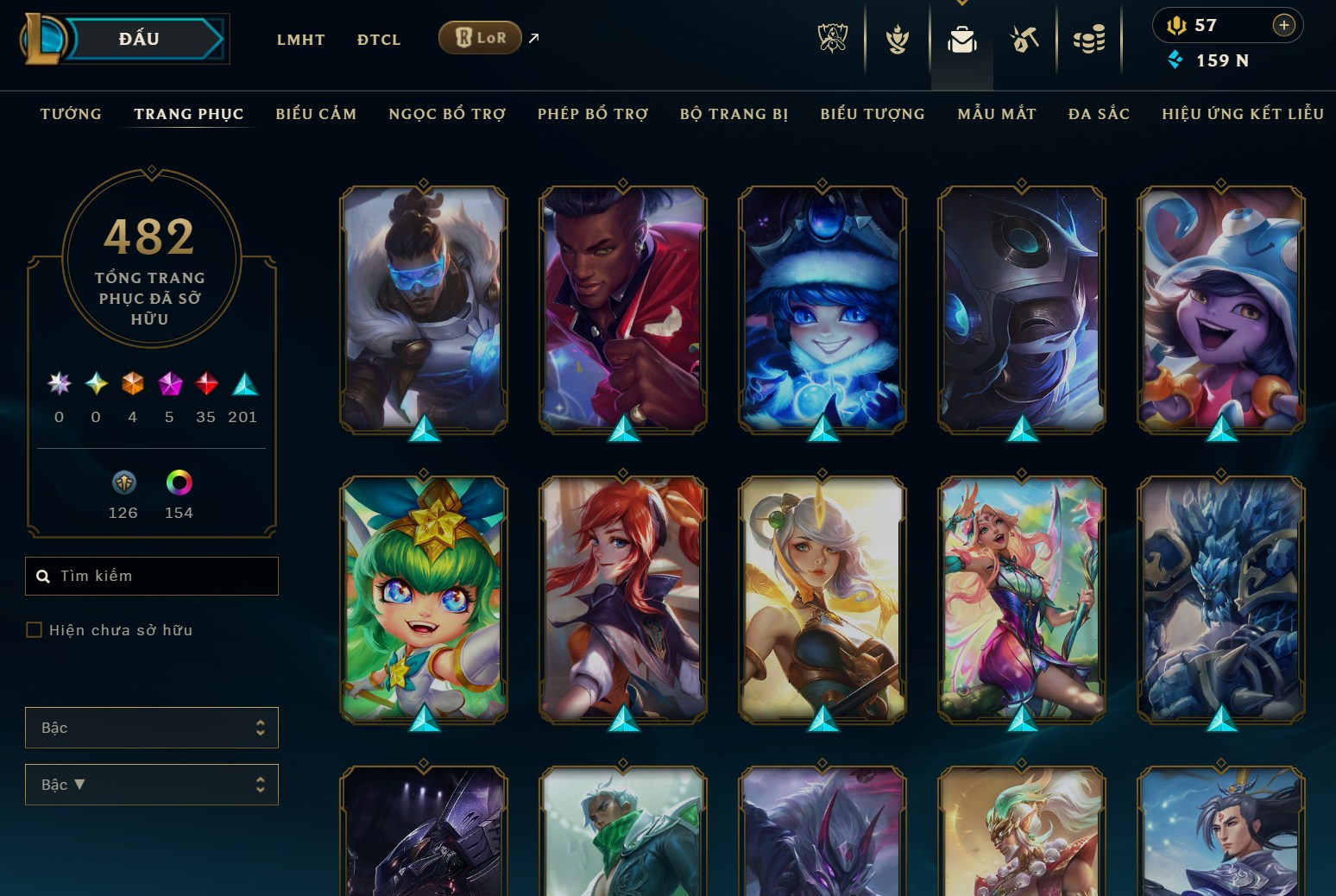Click the plus button to buy RP

1285,25
